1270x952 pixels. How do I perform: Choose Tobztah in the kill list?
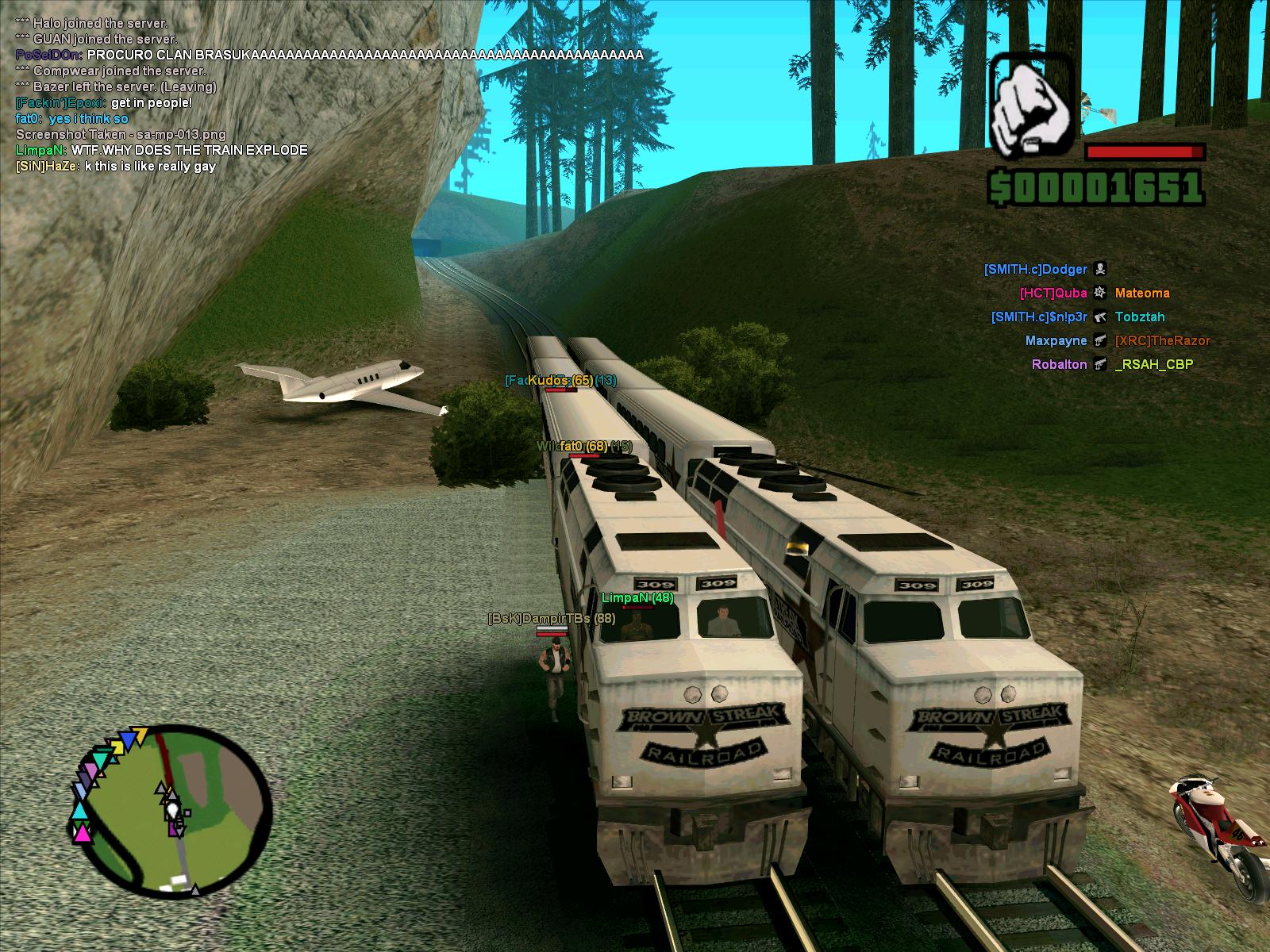(1139, 317)
